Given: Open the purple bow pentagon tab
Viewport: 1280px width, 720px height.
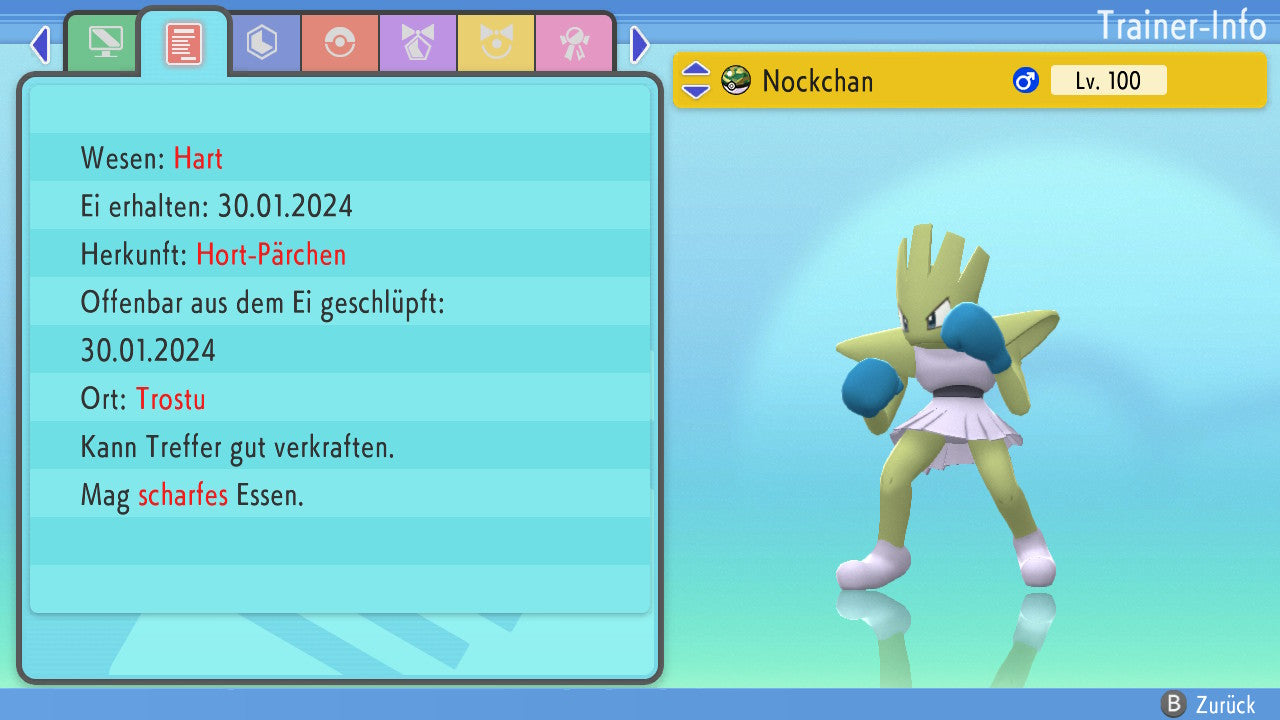Looking at the screenshot, I should point(418,43).
